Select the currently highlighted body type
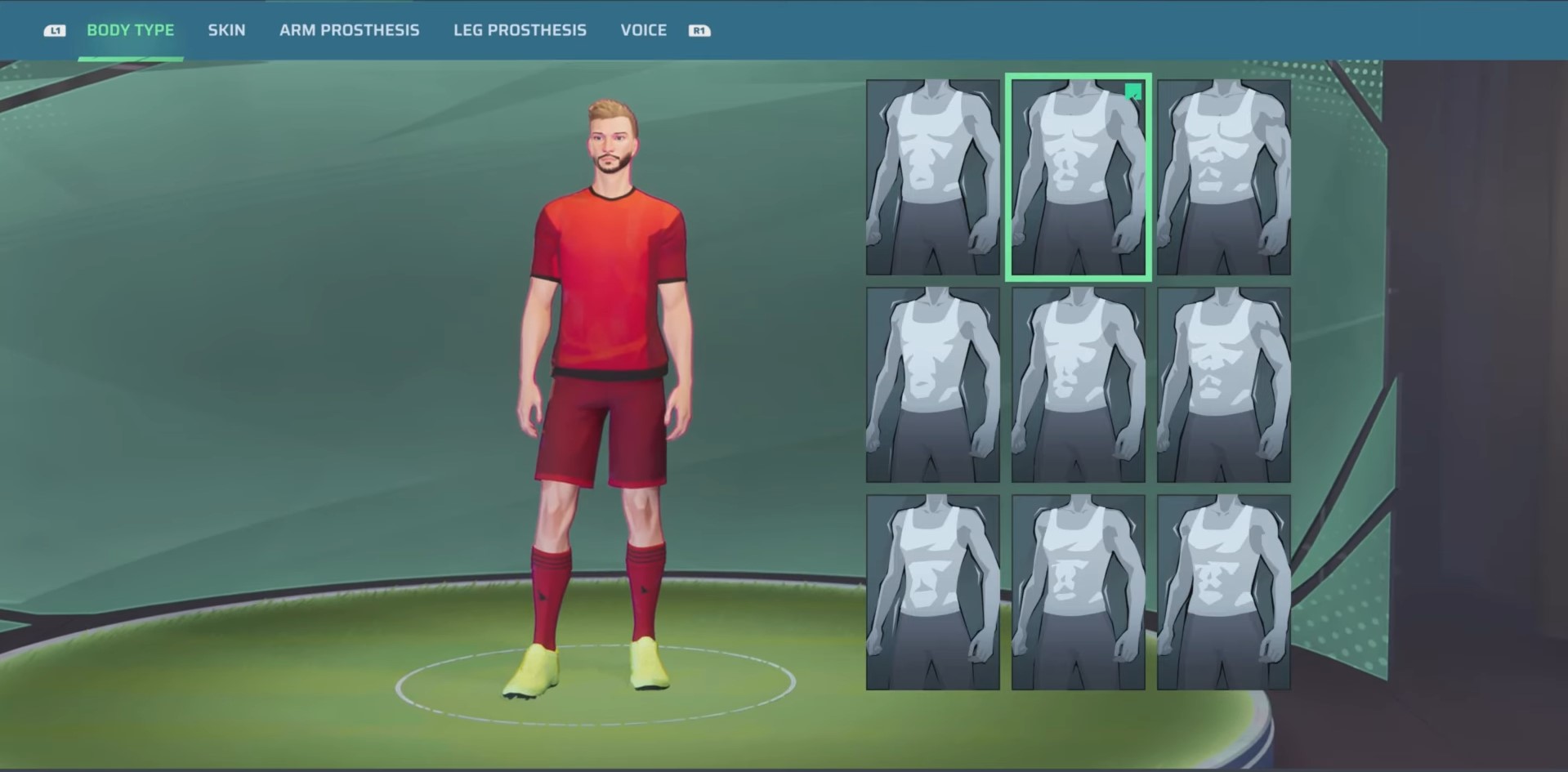Viewport: 1568px width, 772px height. coord(1078,176)
